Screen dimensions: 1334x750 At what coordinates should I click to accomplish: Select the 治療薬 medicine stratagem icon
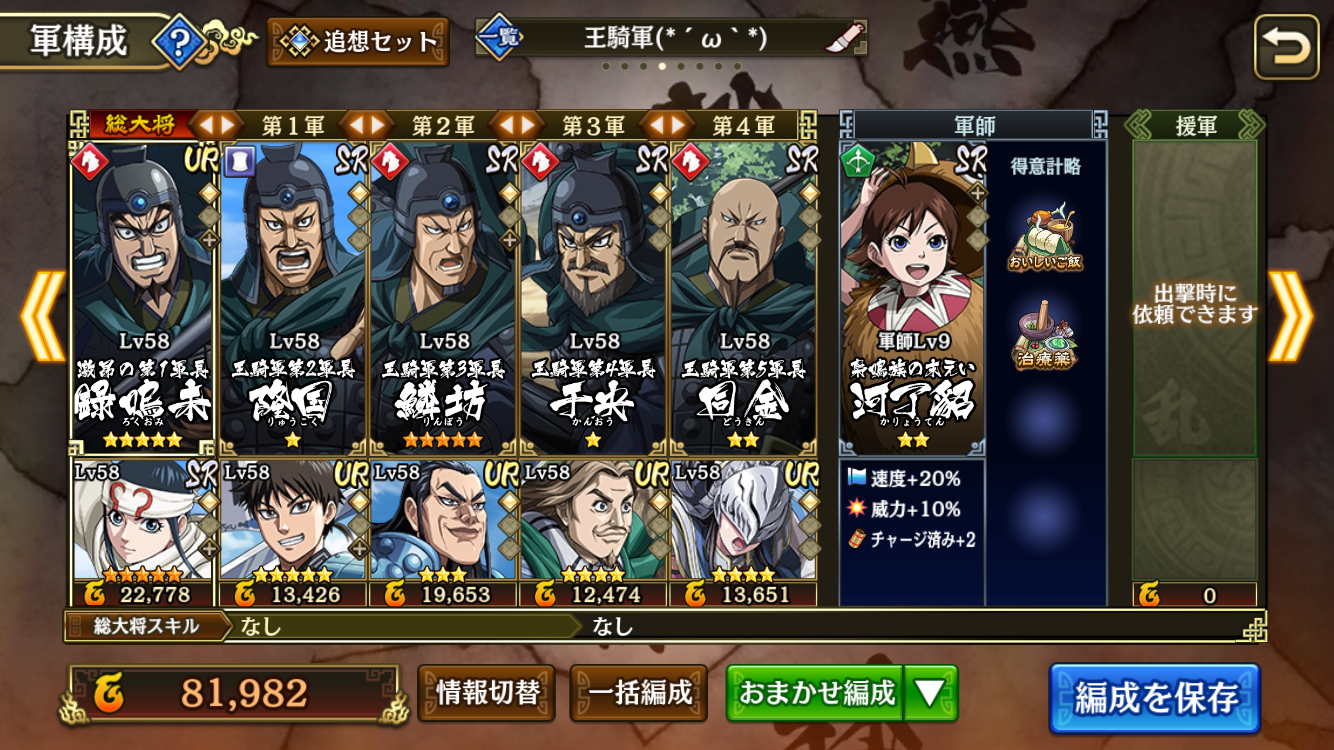1047,339
